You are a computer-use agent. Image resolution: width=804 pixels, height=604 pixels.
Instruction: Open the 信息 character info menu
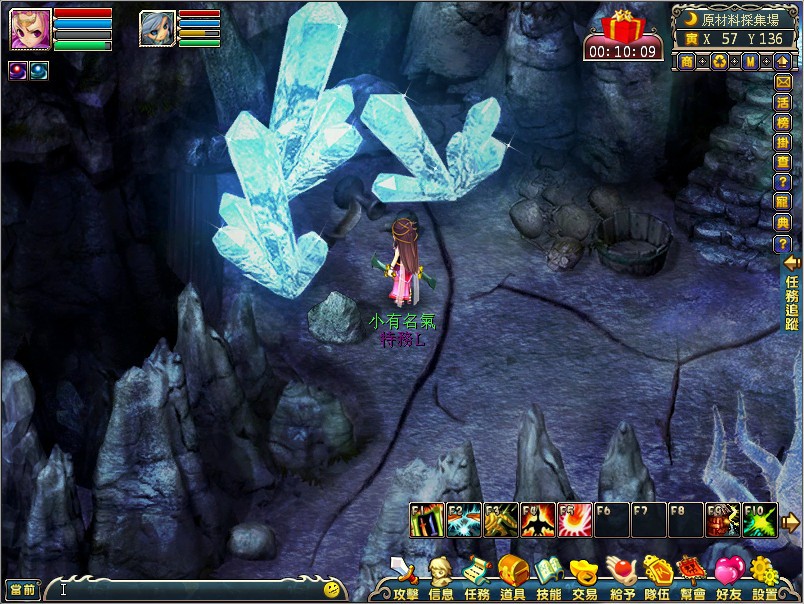tap(440, 575)
